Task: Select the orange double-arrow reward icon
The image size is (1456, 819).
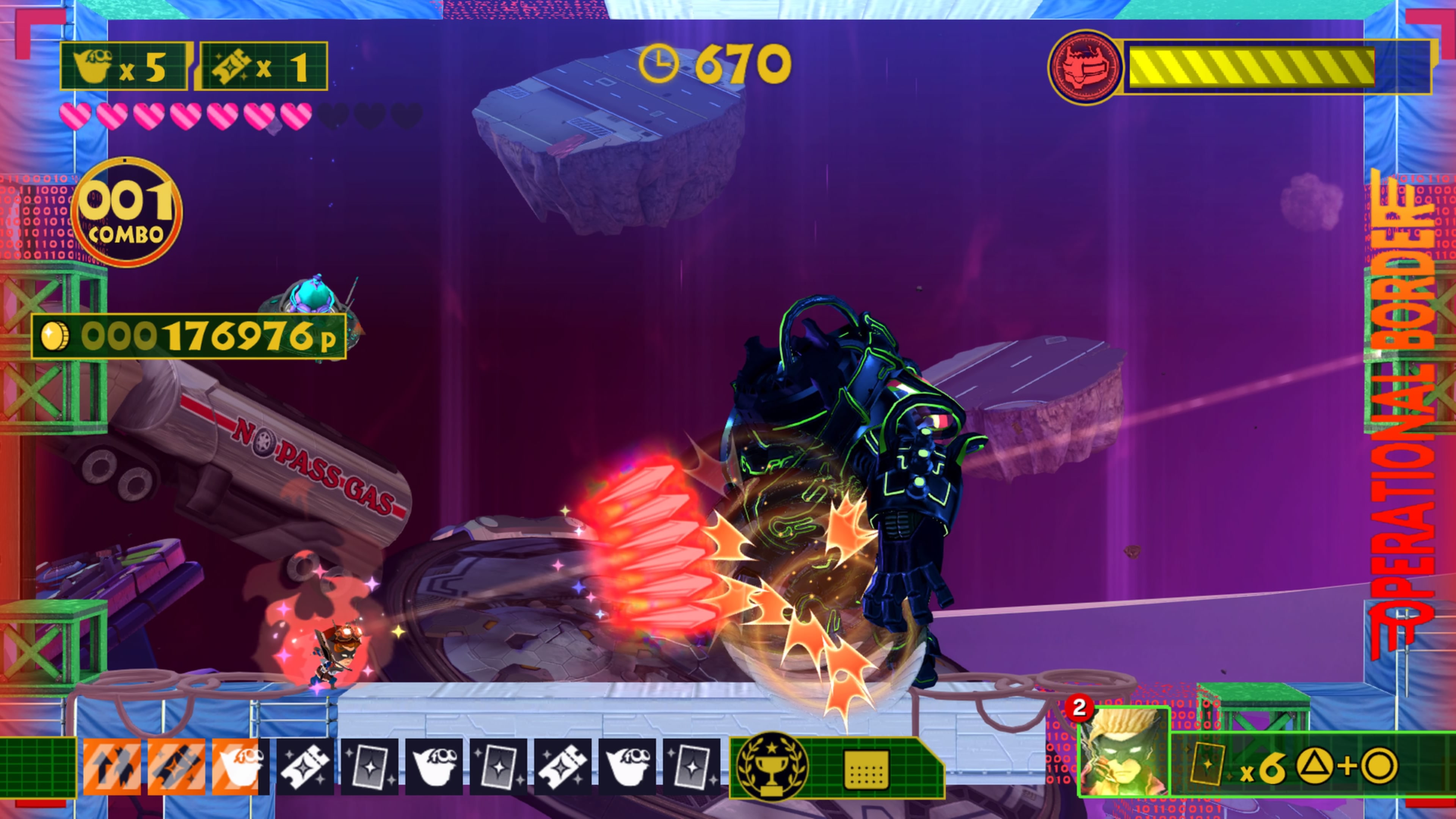Action: (x=111, y=766)
